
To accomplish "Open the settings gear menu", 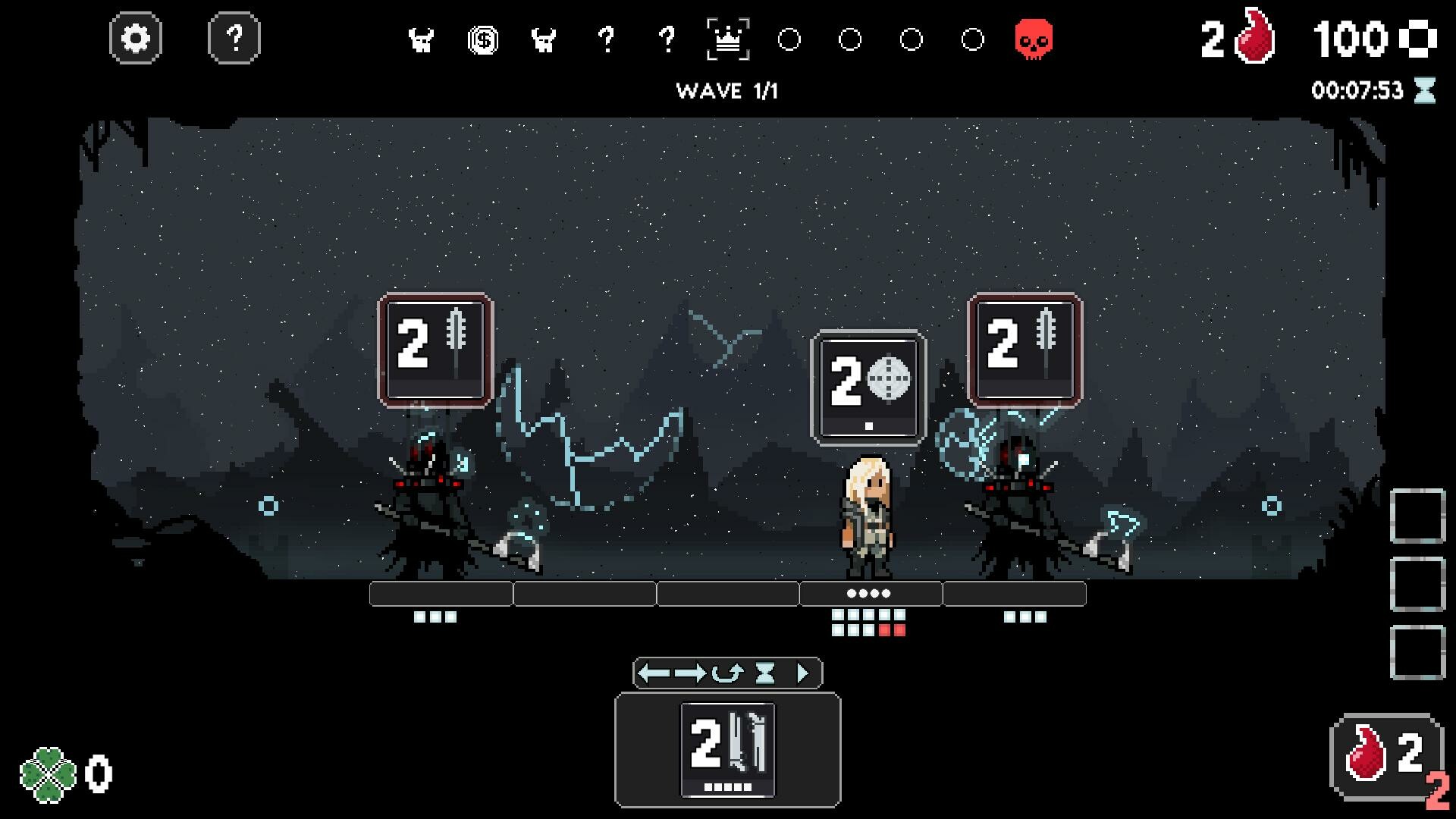I will click(136, 36).
